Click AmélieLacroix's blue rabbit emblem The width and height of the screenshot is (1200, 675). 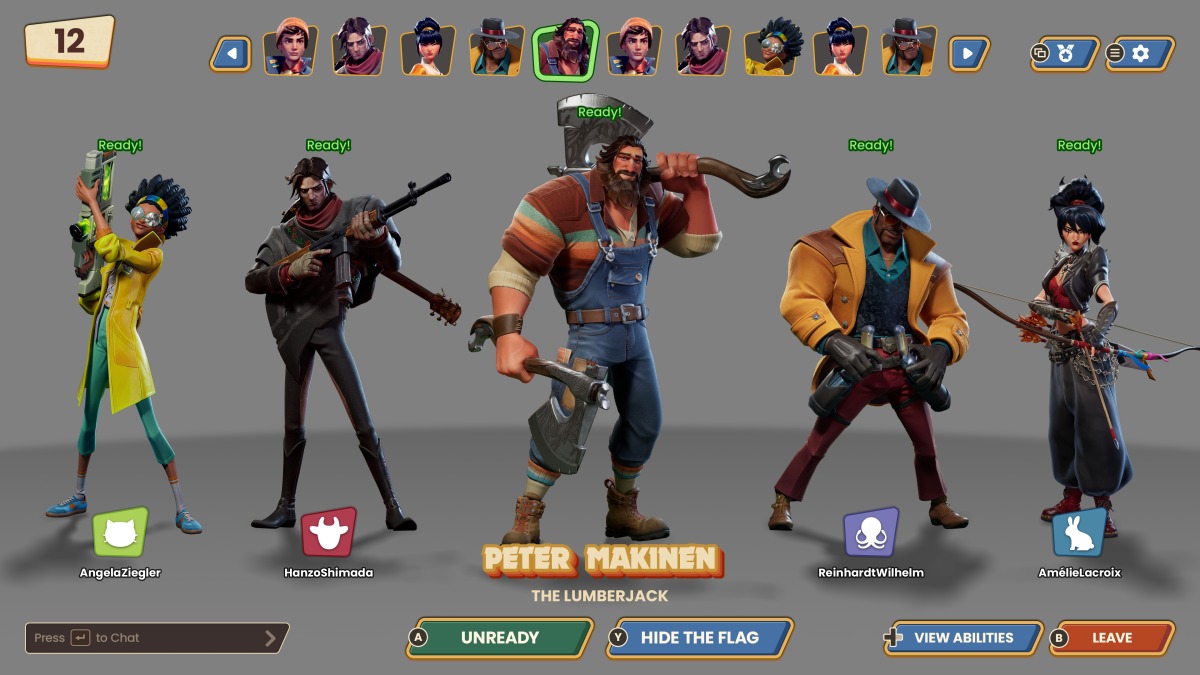coord(1079,533)
